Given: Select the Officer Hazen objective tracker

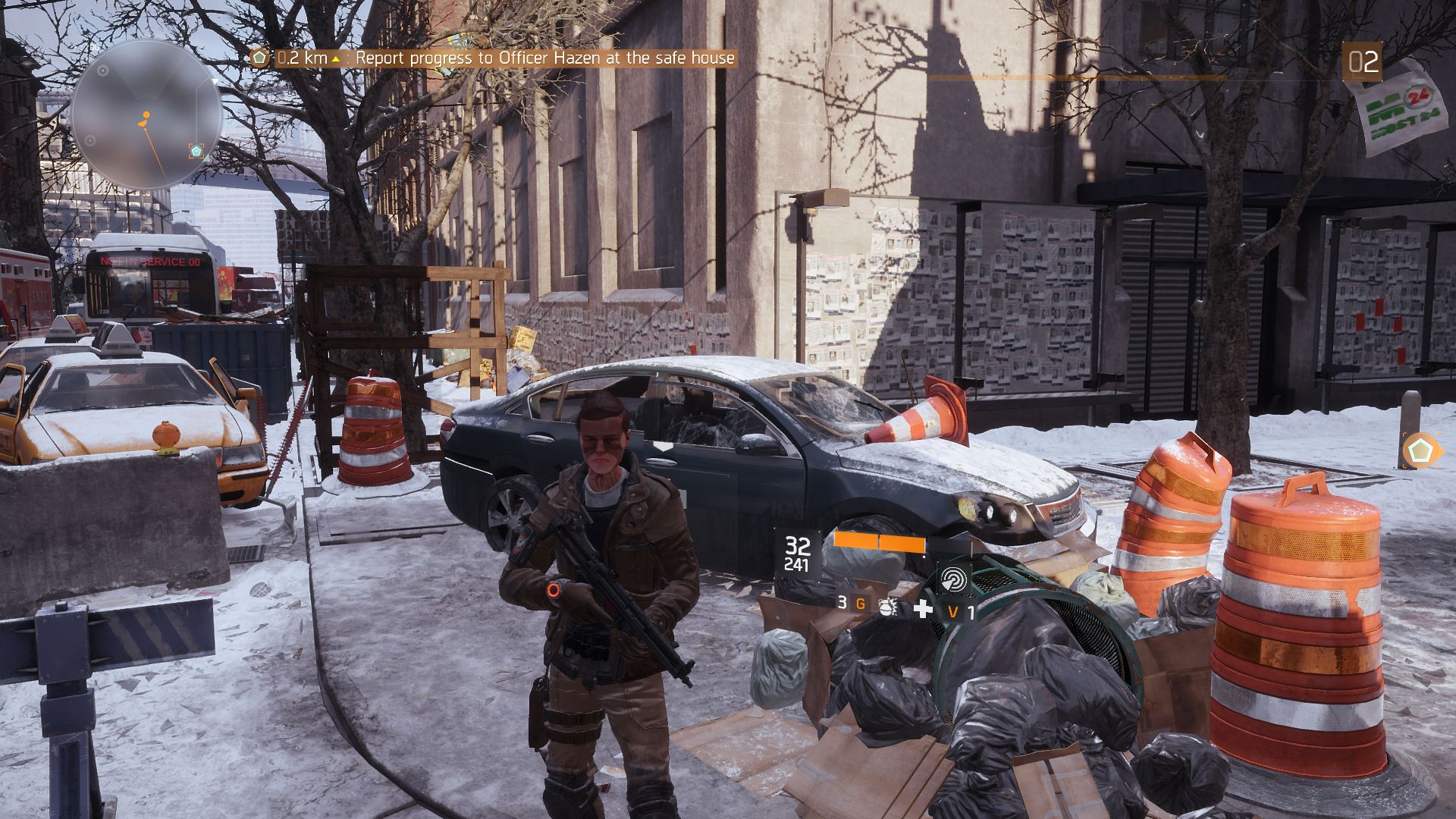Looking at the screenshot, I should (544, 58).
